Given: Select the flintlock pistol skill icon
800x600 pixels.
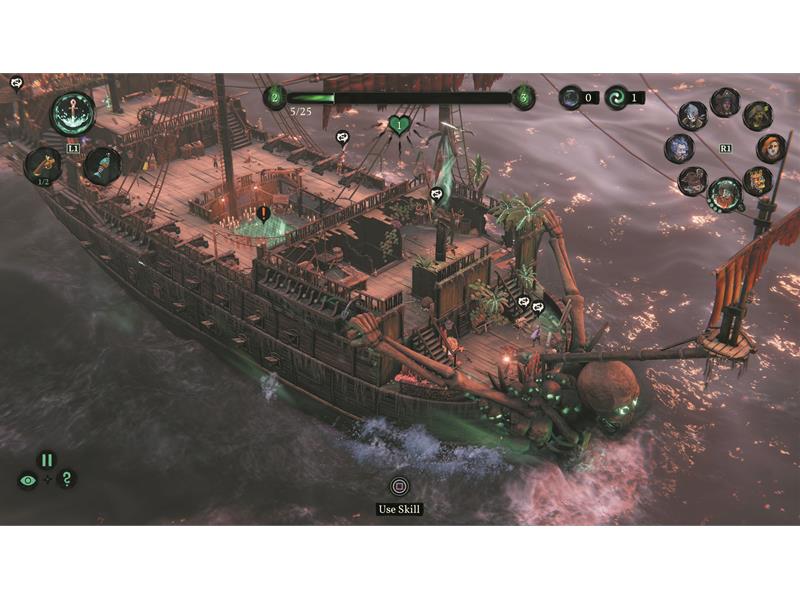Looking at the screenshot, I should click(x=42, y=163).
